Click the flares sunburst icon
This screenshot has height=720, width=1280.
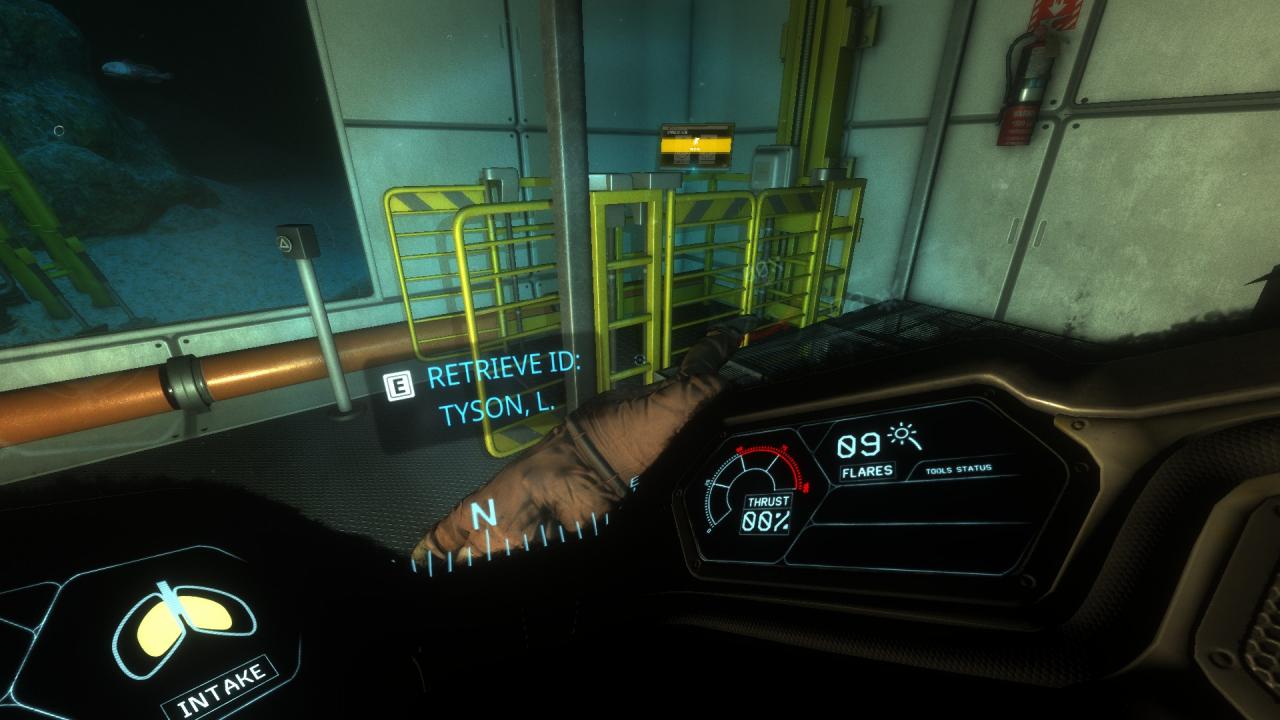pyautogui.click(x=906, y=436)
